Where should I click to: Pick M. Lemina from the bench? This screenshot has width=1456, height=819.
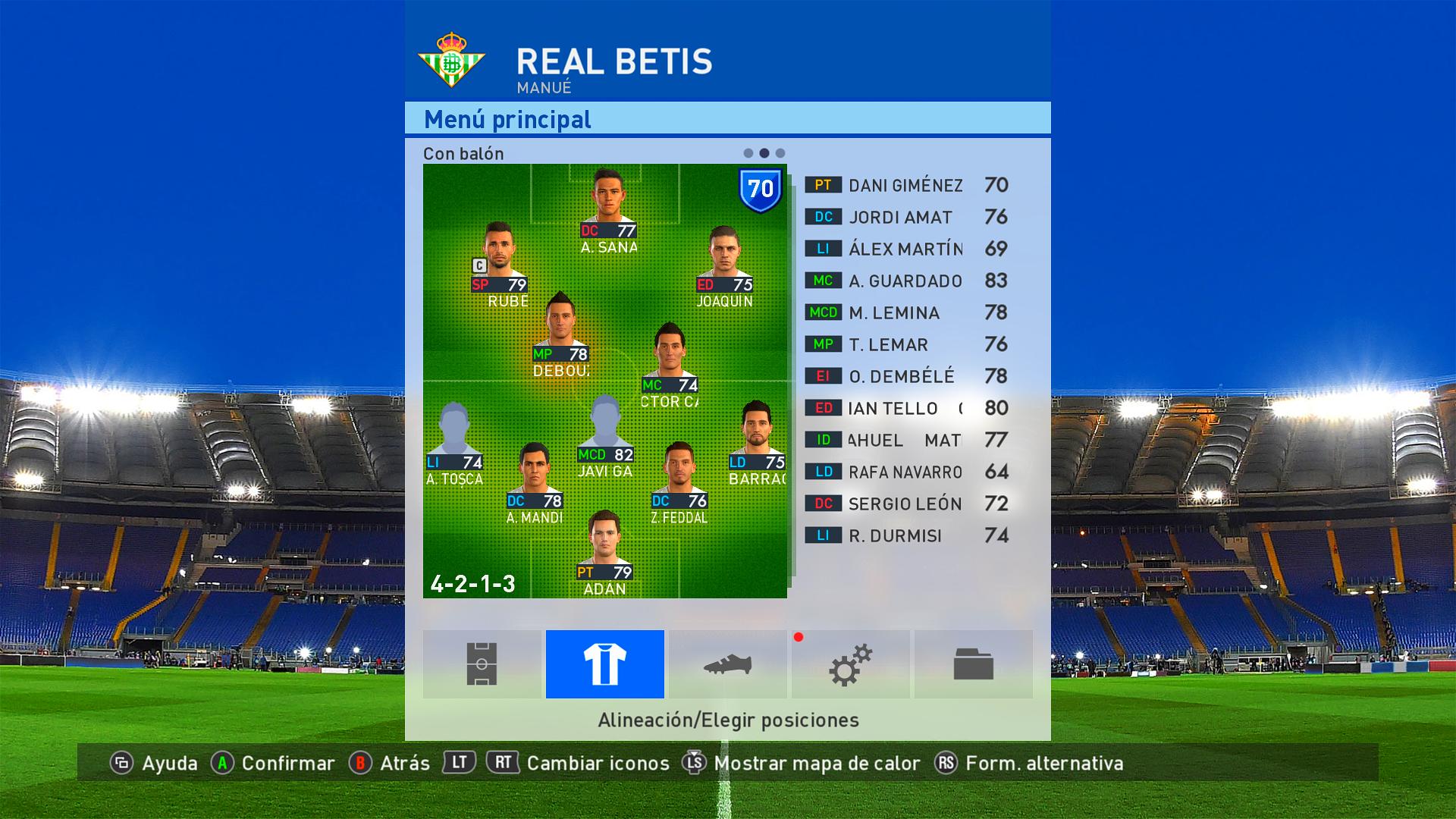click(x=906, y=312)
